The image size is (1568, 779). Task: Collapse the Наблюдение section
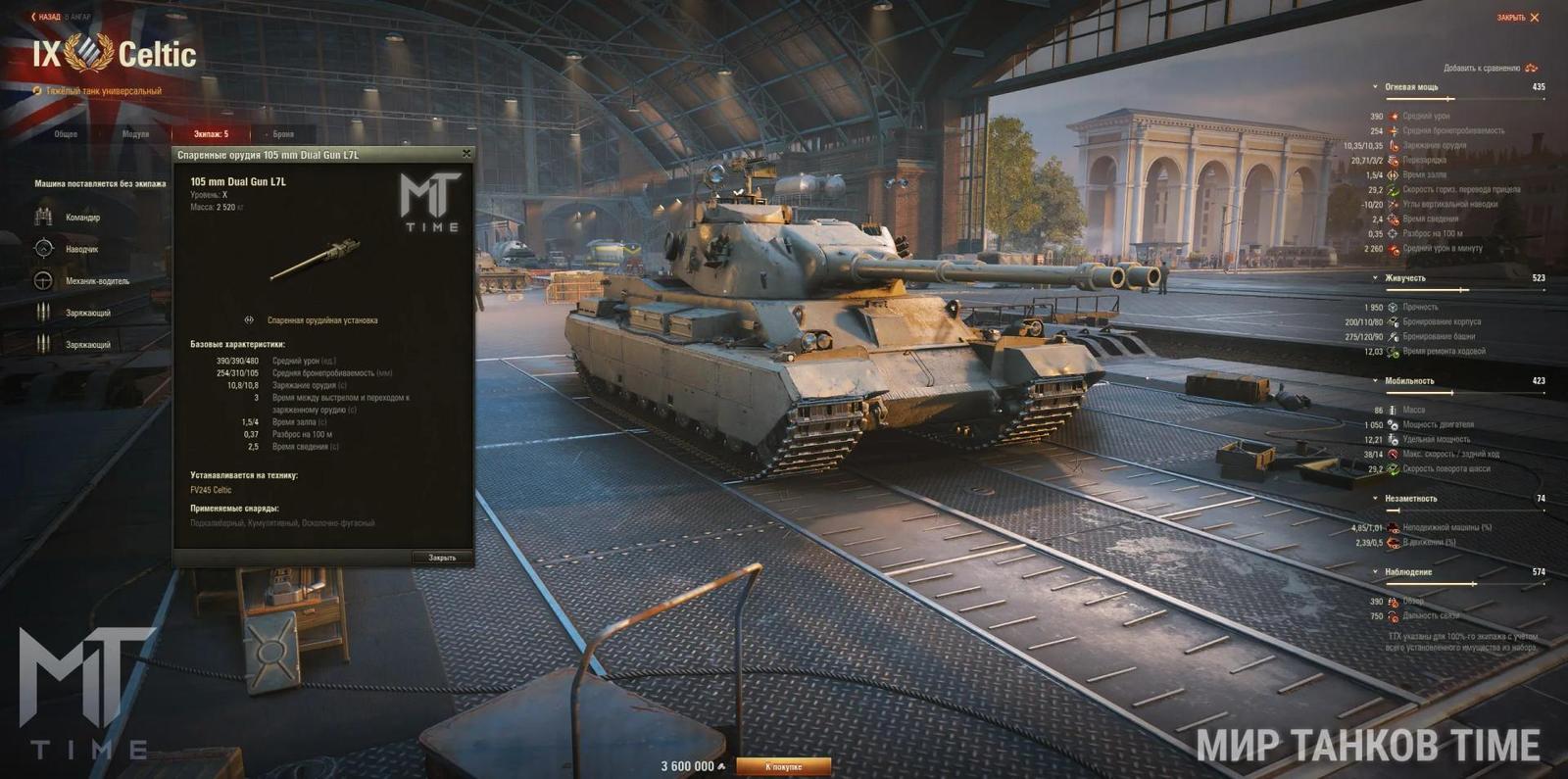(x=1374, y=571)
